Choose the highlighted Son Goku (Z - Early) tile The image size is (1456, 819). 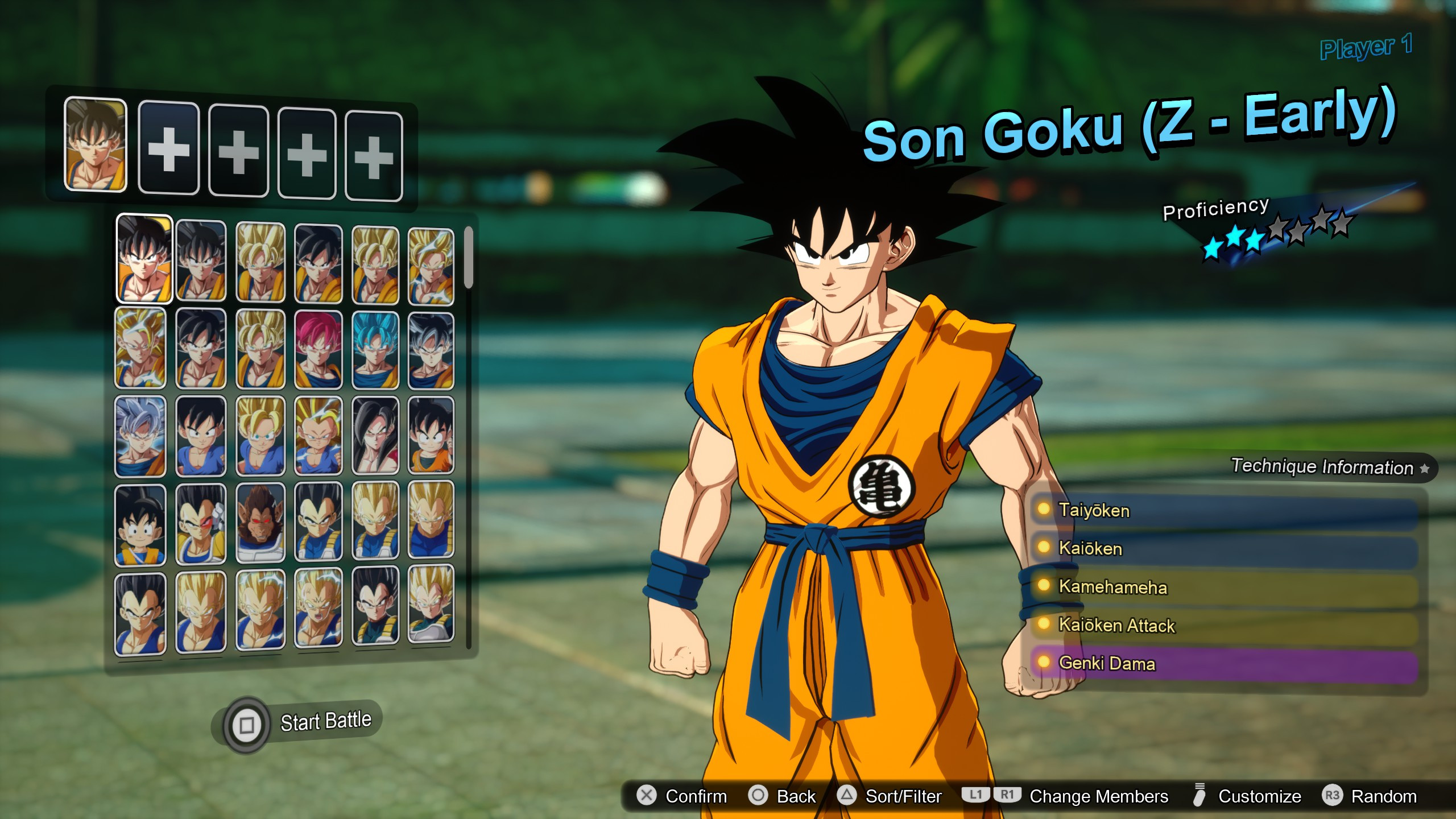pyautogui.click(x=144, y=259)
